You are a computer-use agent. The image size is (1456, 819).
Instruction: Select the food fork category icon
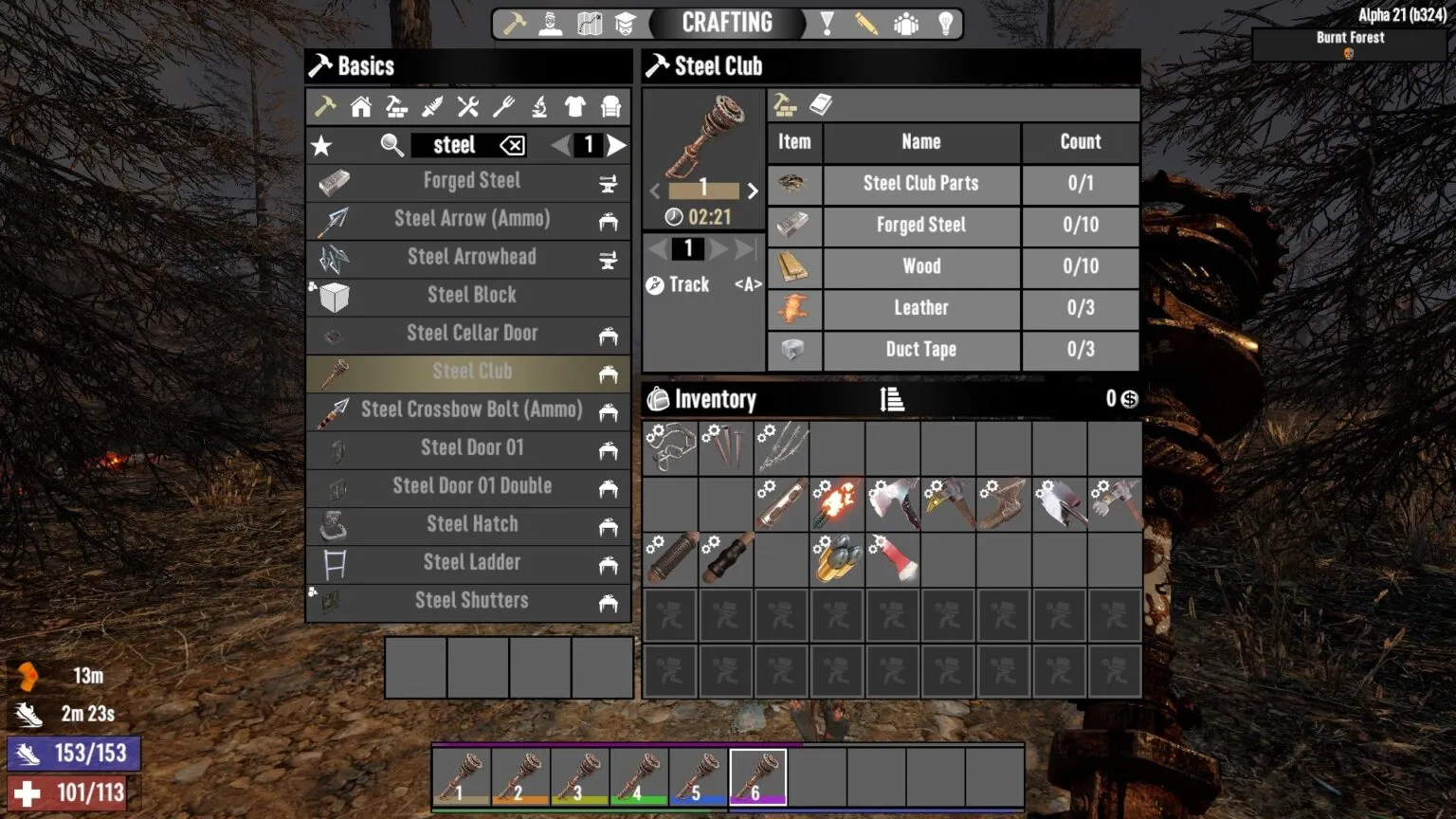[x=504, y=107]
